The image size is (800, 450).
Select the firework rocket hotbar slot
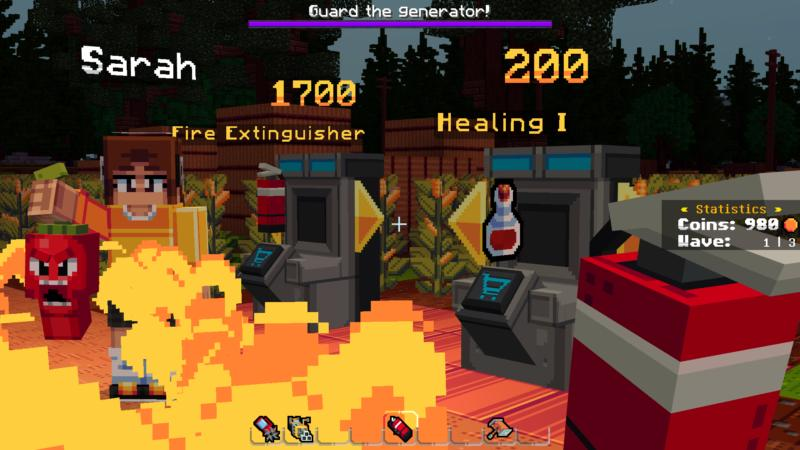pyautogui.click(x=266, y=429)
